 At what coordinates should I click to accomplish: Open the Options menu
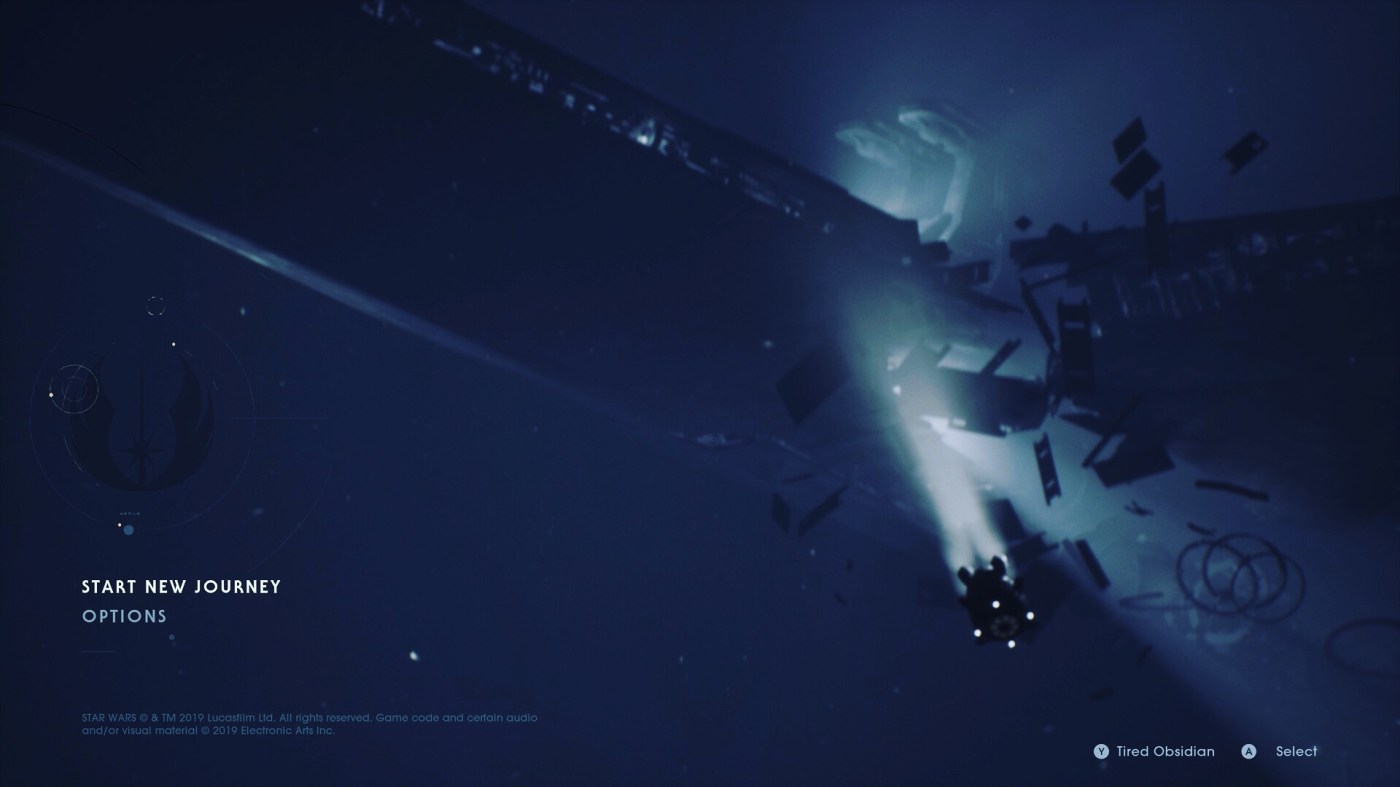pos(124,616)
